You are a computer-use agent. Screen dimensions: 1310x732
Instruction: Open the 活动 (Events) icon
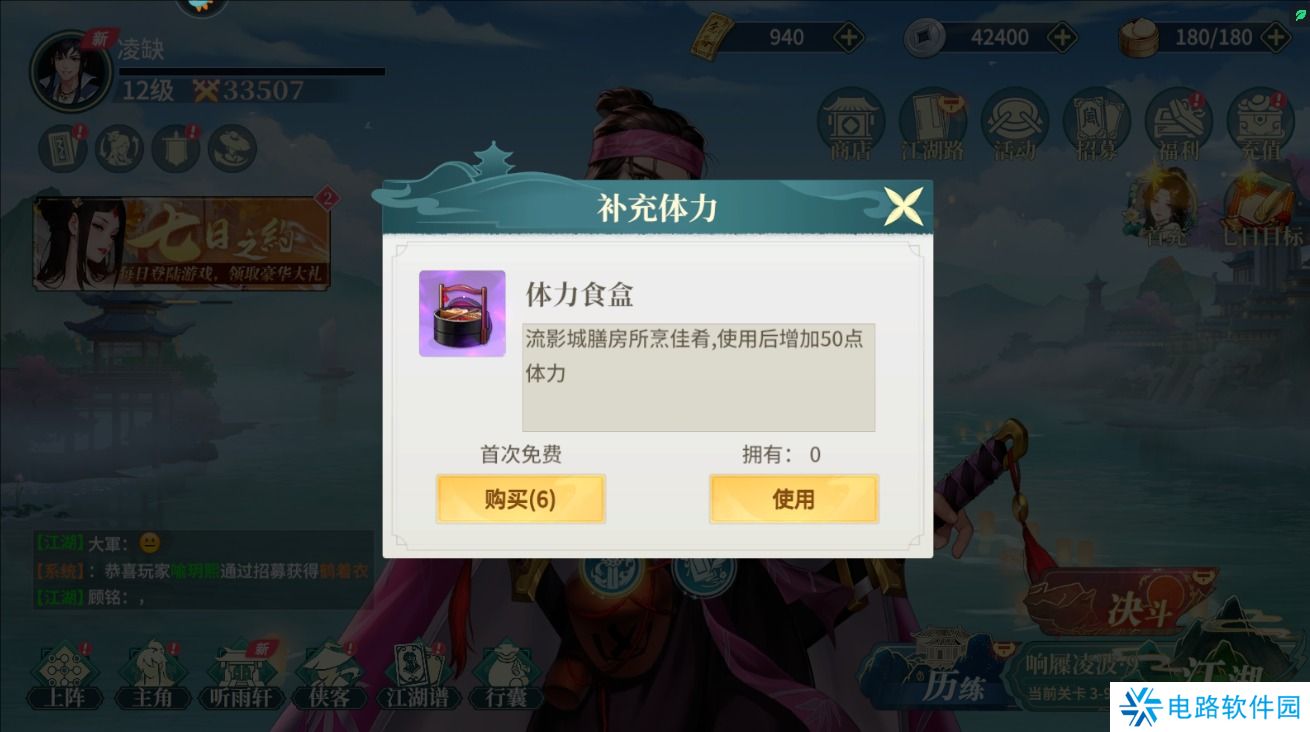pyautogui.click(x=1014, y=122)
